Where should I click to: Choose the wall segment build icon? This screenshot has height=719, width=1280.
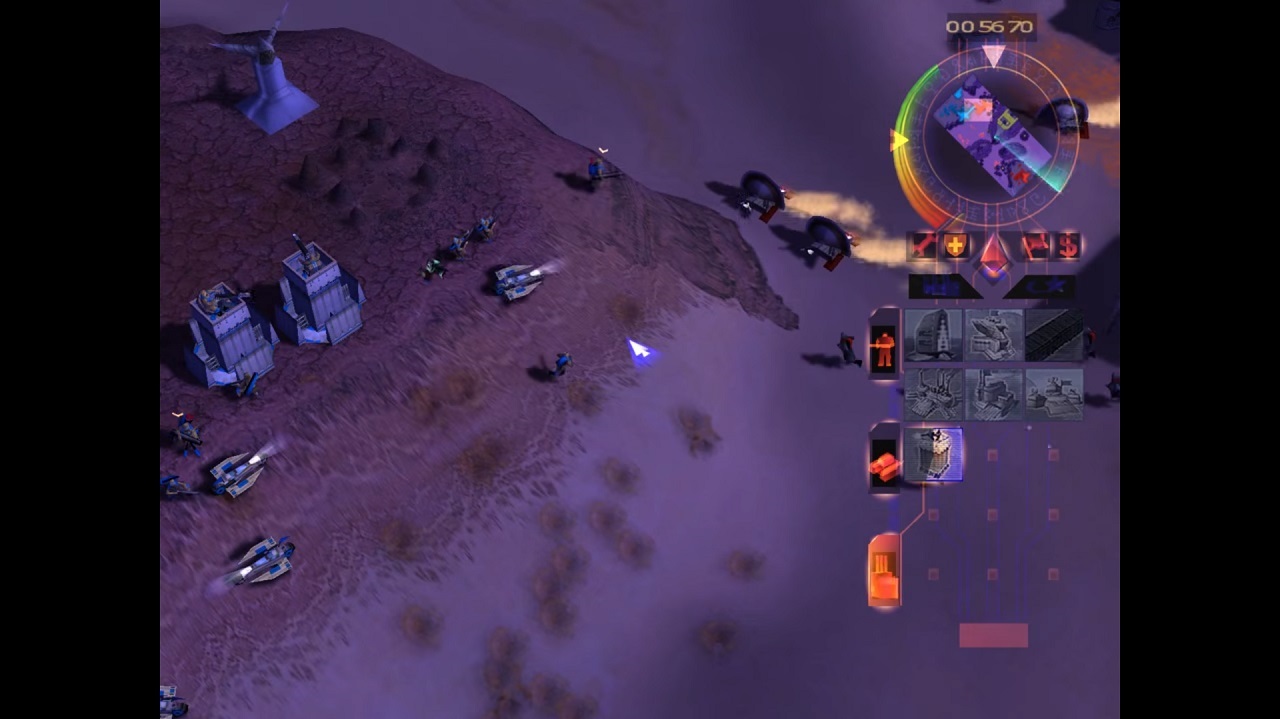click(1054, 335)
